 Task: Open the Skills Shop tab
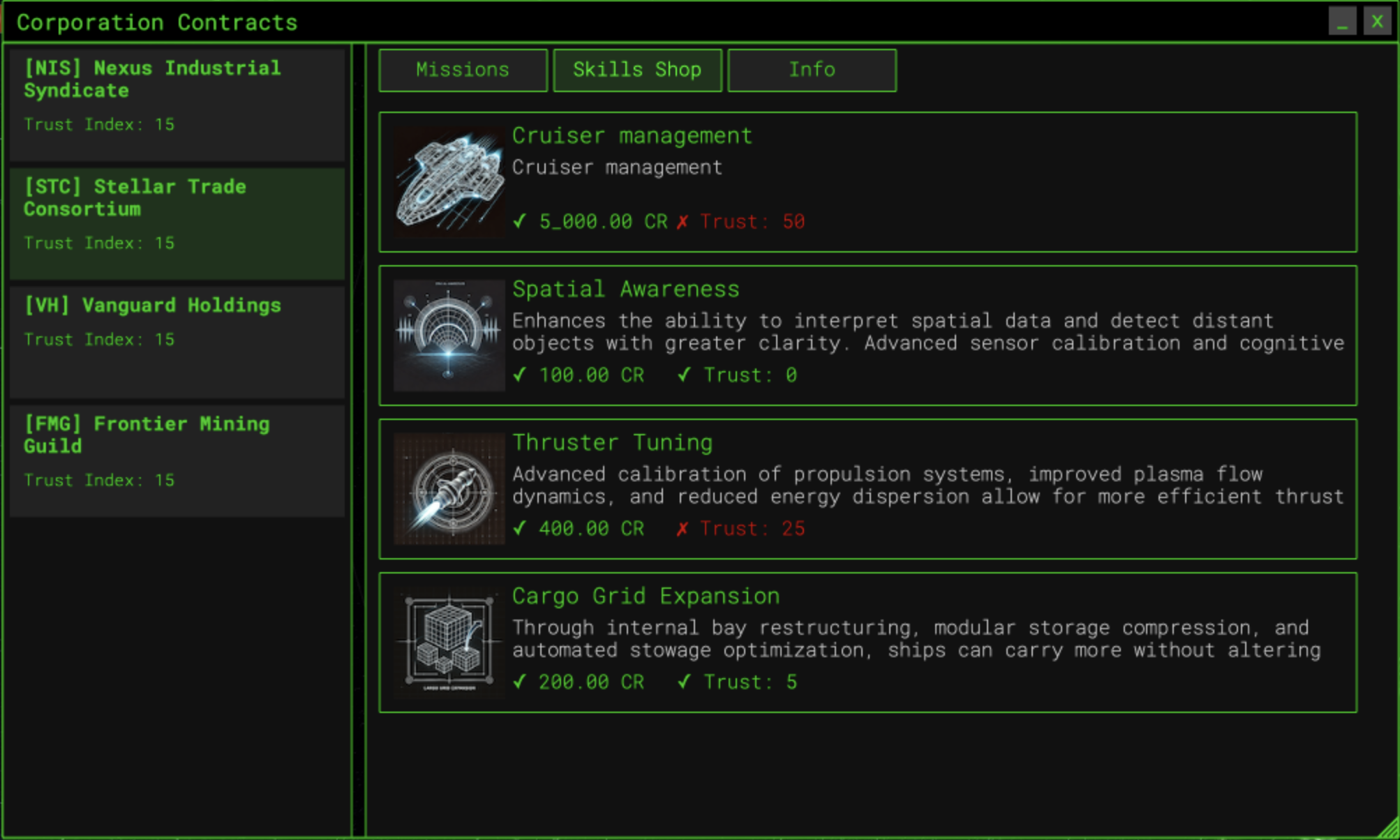click(637, 70)
